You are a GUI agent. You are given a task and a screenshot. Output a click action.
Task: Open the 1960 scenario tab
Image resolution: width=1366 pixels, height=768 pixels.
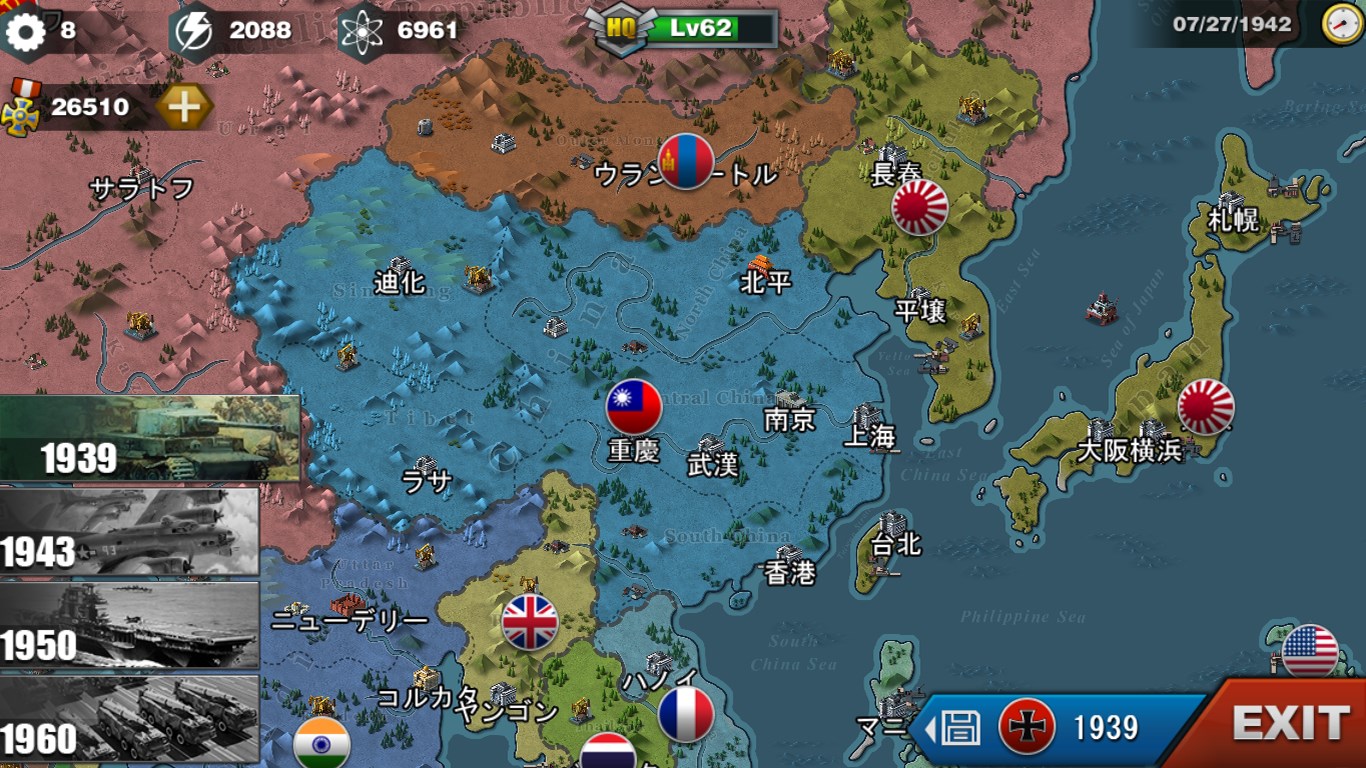pos(130,719)
